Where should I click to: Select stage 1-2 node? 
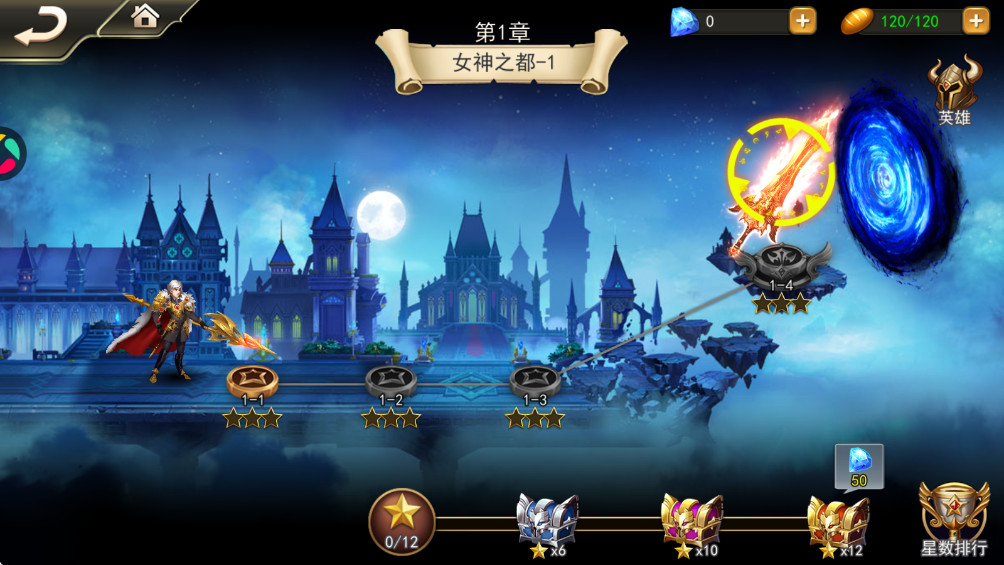[391, 381]
